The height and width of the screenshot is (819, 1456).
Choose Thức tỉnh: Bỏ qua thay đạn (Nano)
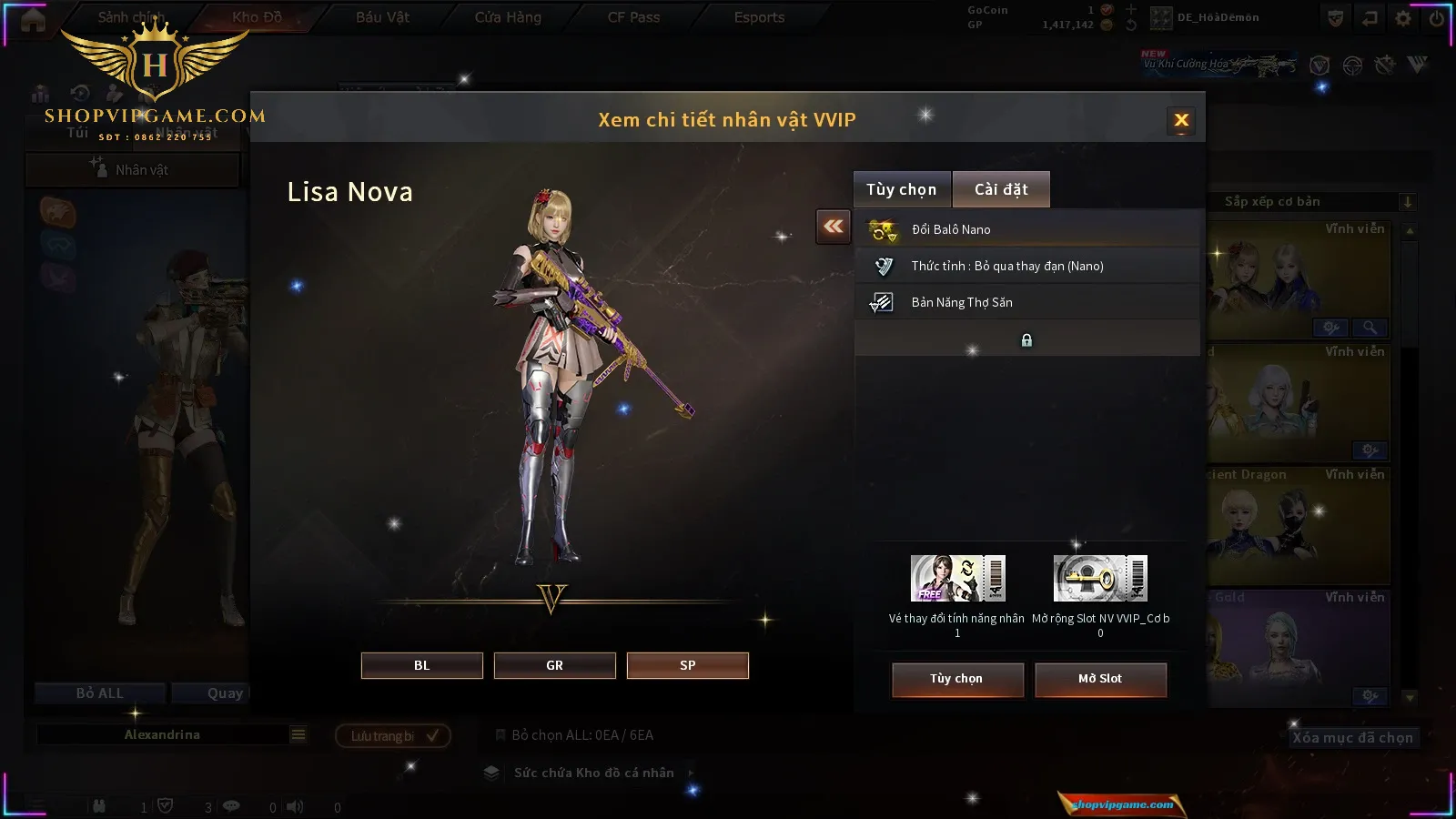(1026, 266)
